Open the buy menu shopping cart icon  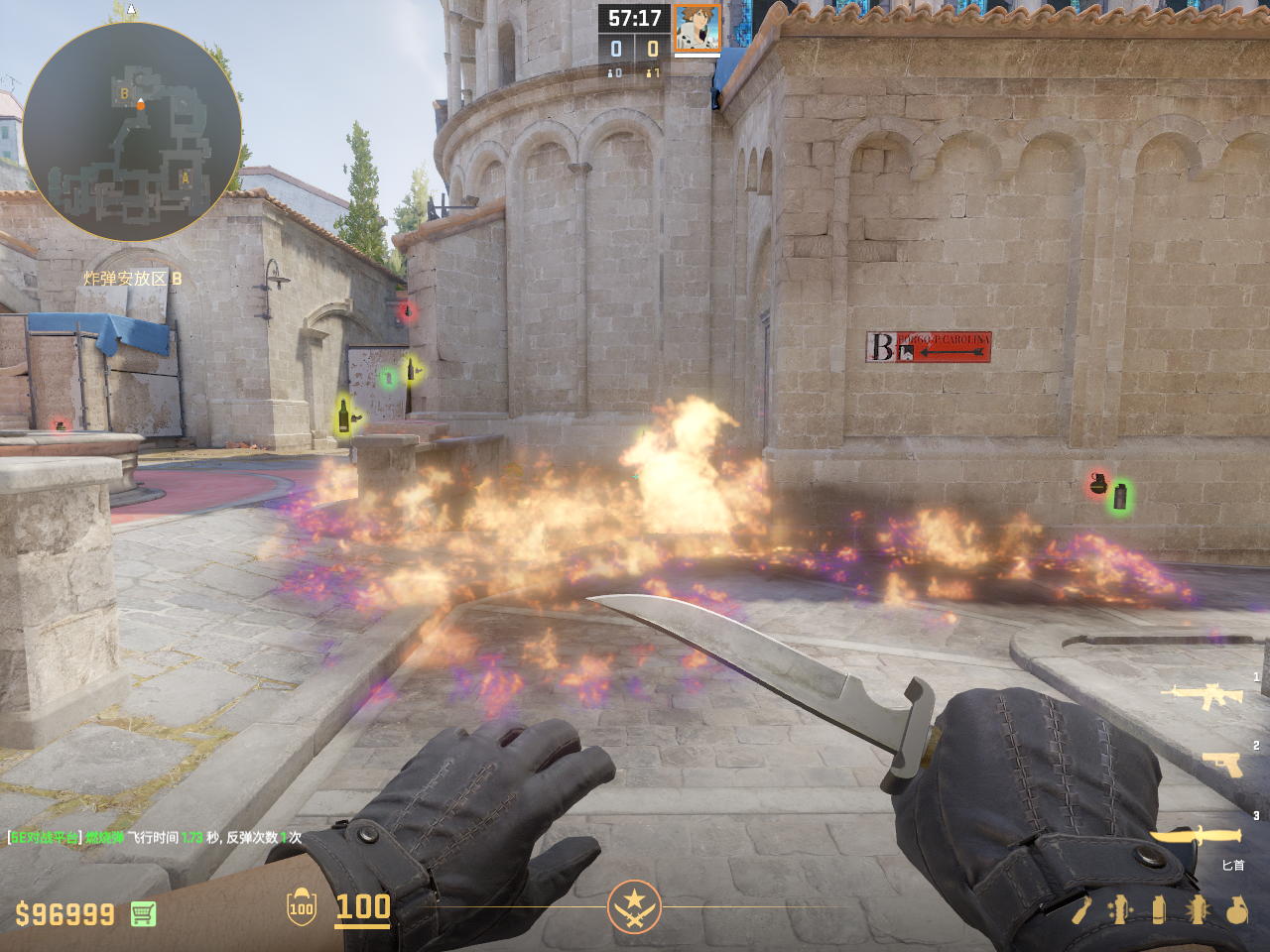tap(143, 913)
